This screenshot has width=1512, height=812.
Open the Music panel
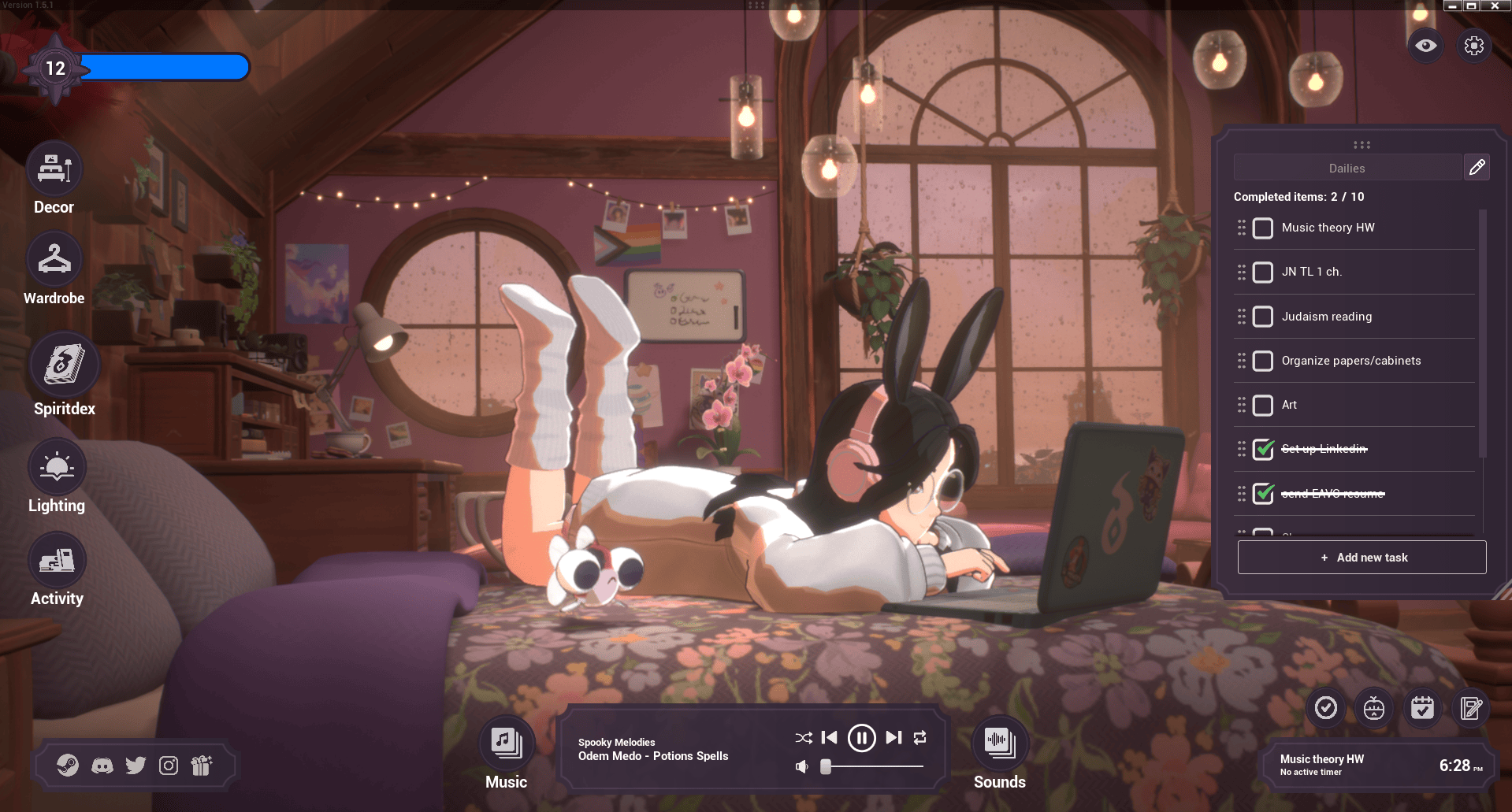pyautogui.click(x=505, y=741)
